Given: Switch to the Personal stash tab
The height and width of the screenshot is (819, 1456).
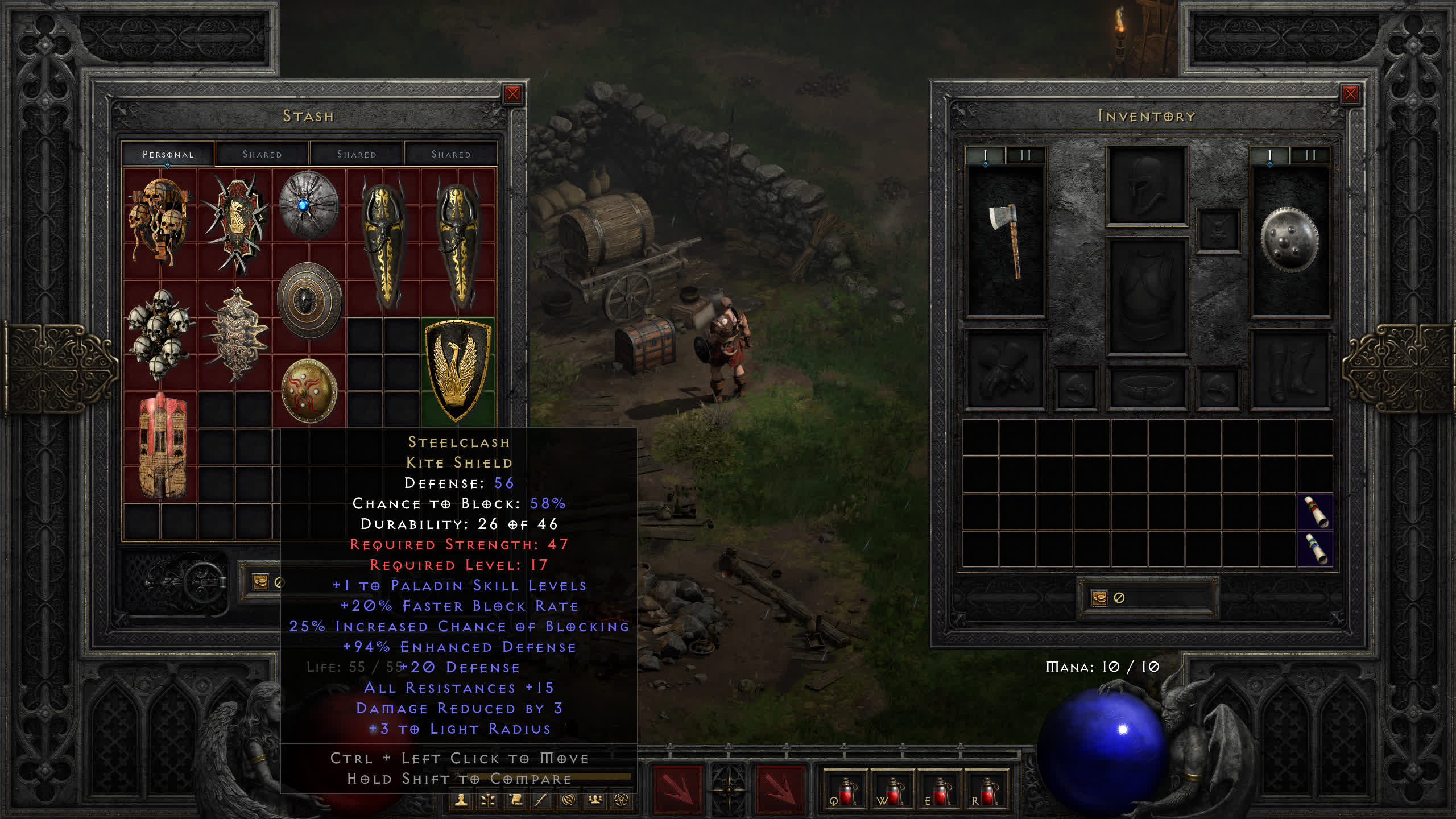Looking at the screenshot, I should coord(168,154).
